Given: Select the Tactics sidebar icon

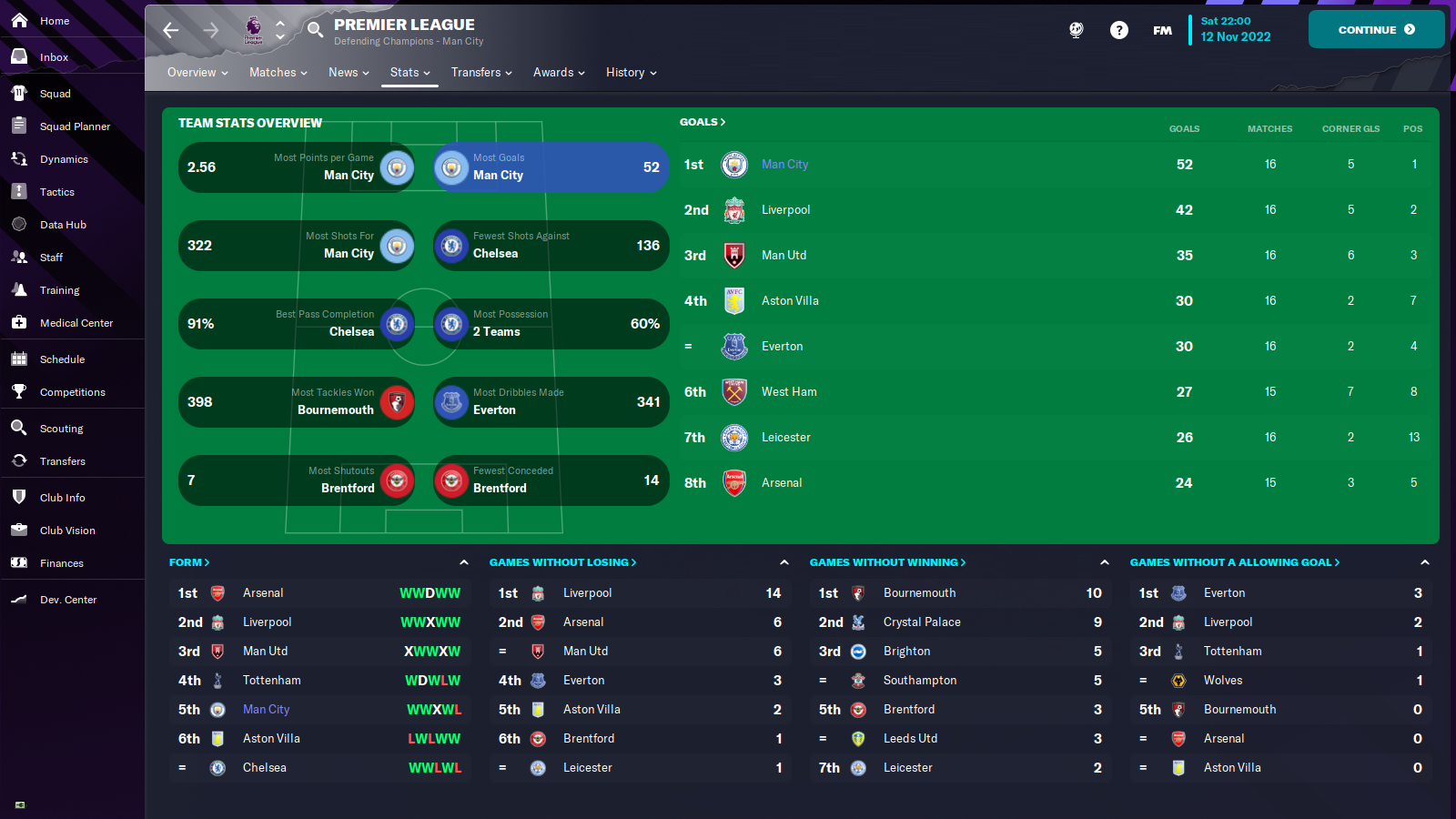Looking at the screenshot, I should point(57,191).
